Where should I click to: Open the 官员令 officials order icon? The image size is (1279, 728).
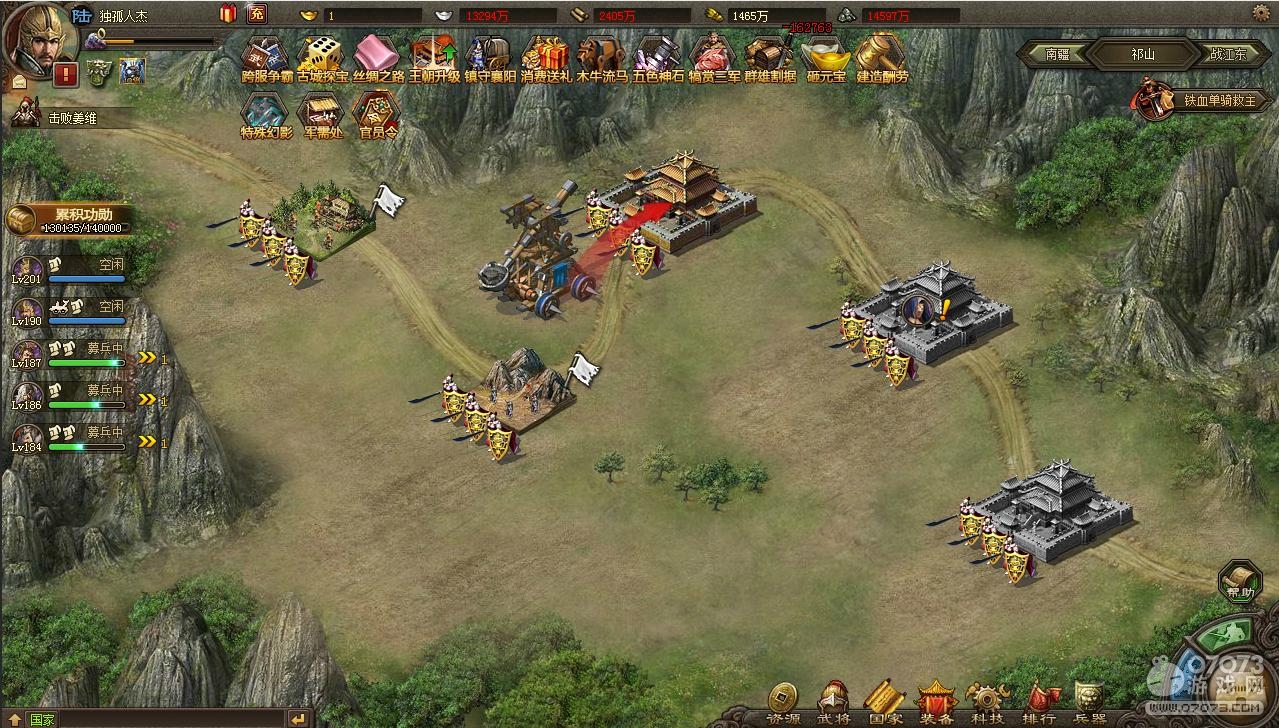378,113
